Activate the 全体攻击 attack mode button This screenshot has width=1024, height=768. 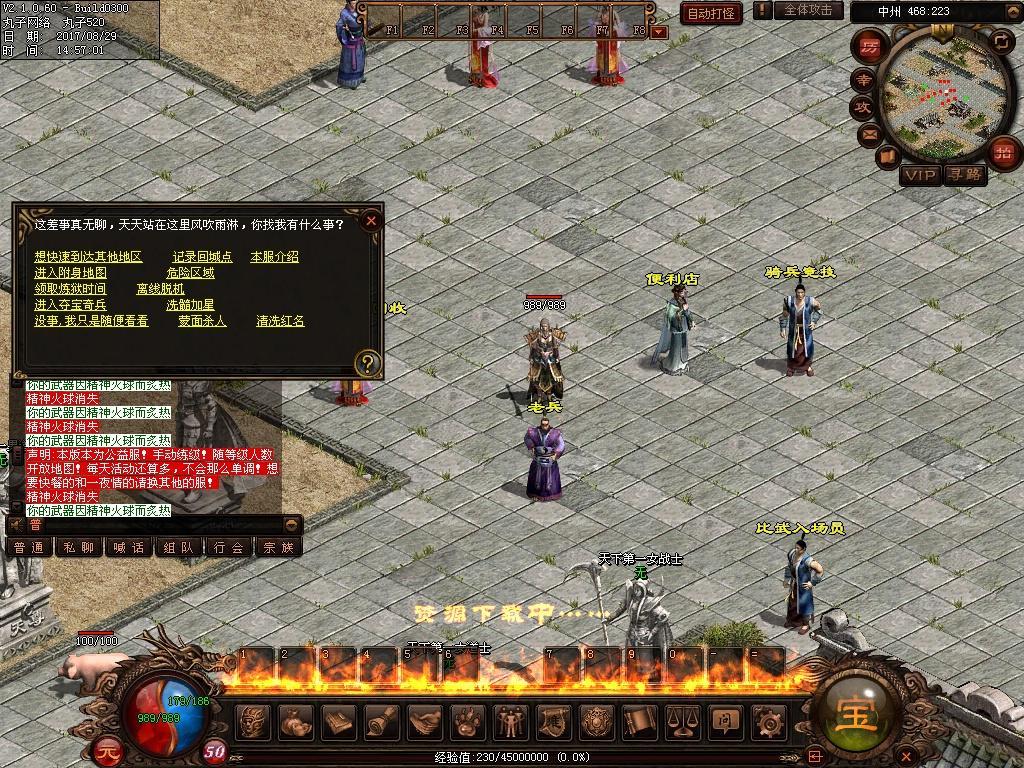807,10
